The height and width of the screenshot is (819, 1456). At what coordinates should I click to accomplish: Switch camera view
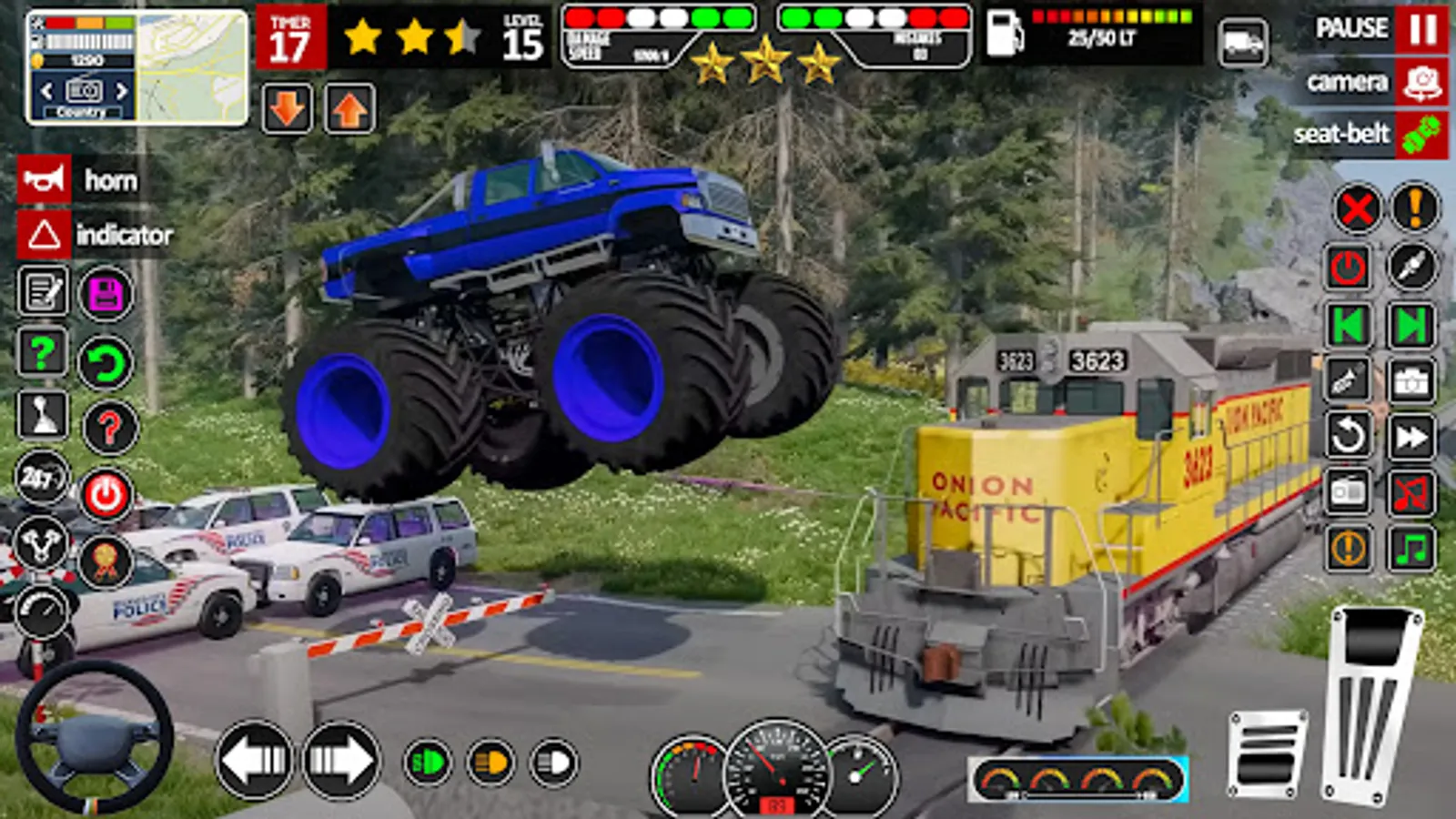point(1356,83)
